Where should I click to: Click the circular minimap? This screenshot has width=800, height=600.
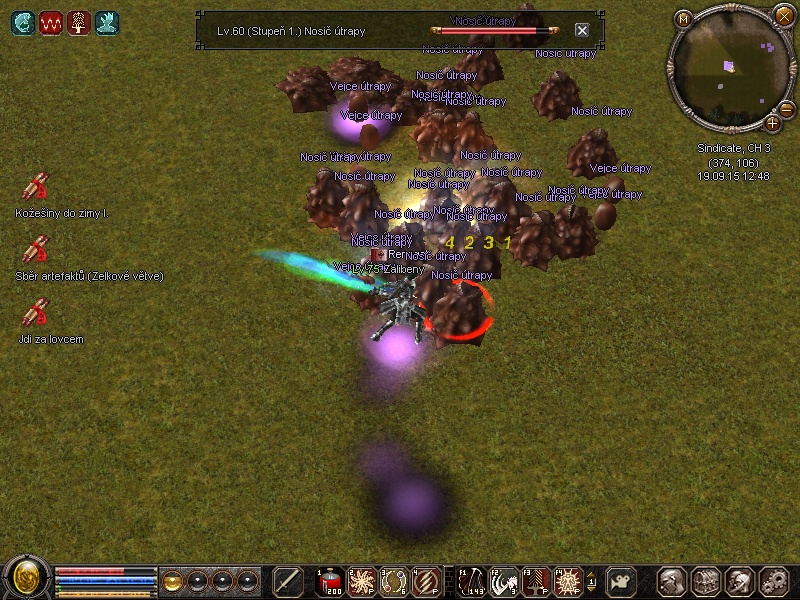(x=728, y=70)
